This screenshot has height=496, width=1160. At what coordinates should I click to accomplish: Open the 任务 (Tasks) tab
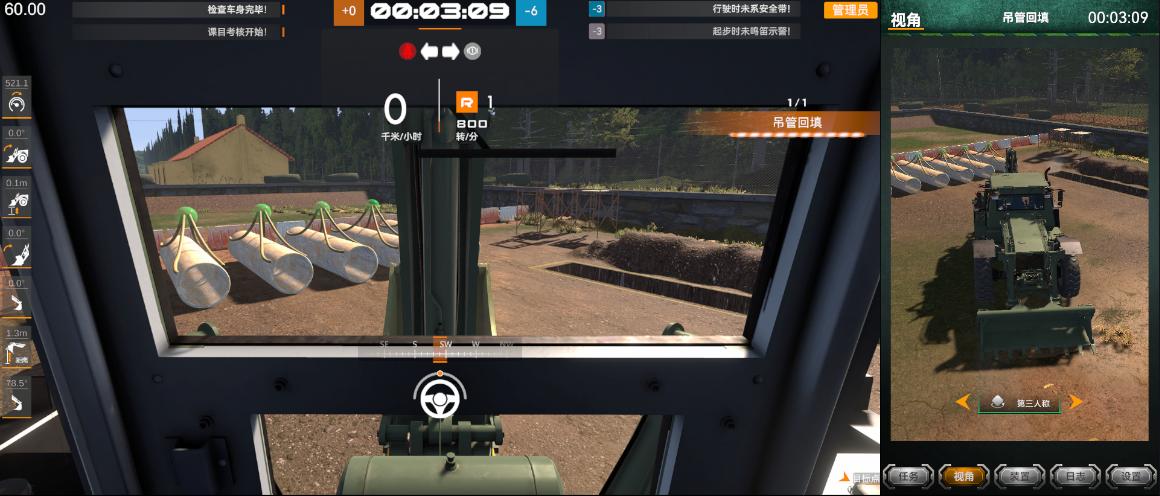(x=908, y=477)
